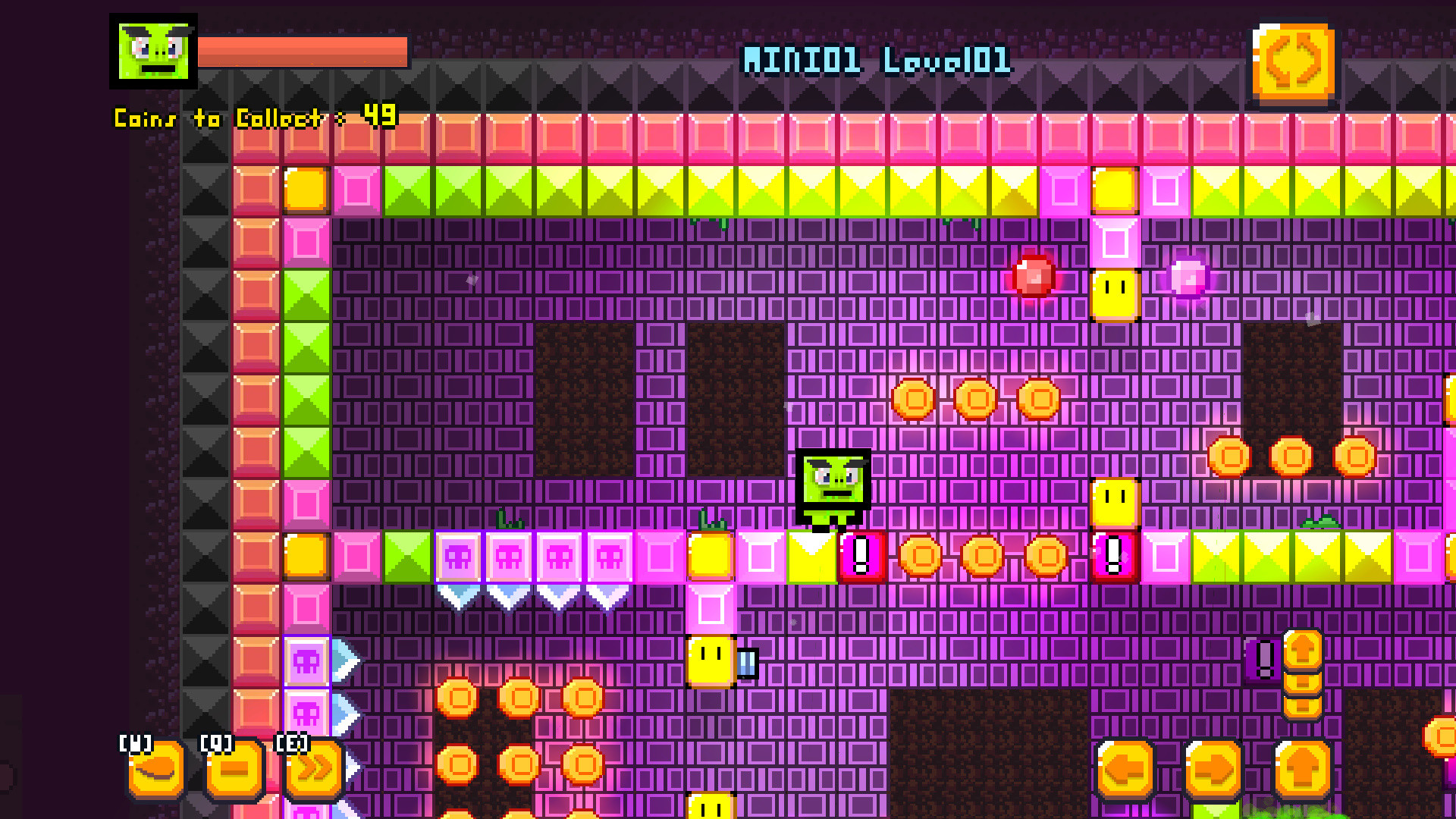The width and height of the screenshot is (1456, 819).
Task: Select the [E] dash ability icon
Action: tap(312, 771)
